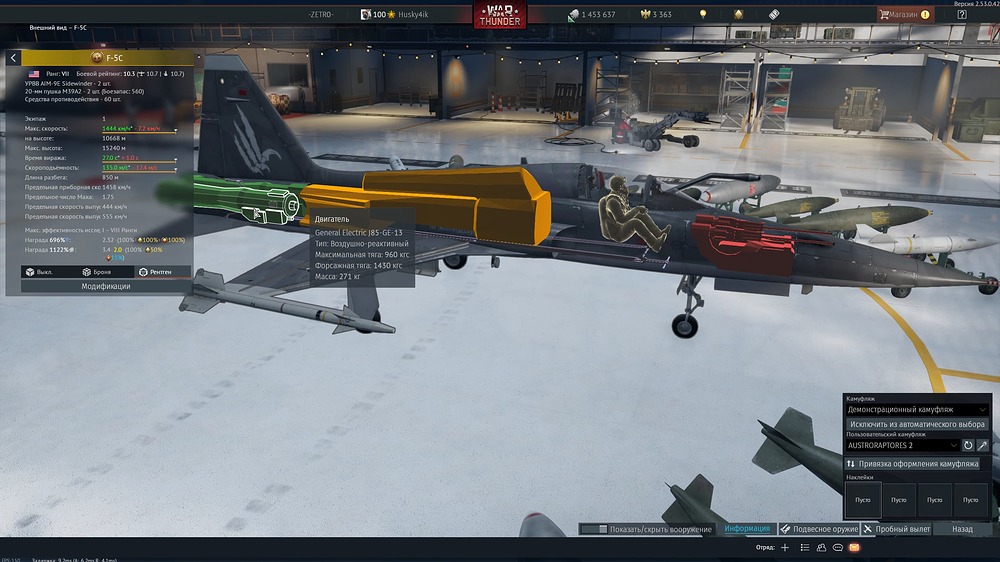Select the Рентген x-ray view
Image resolution: width=1000 pixels, height=562 pixels.
157,271
